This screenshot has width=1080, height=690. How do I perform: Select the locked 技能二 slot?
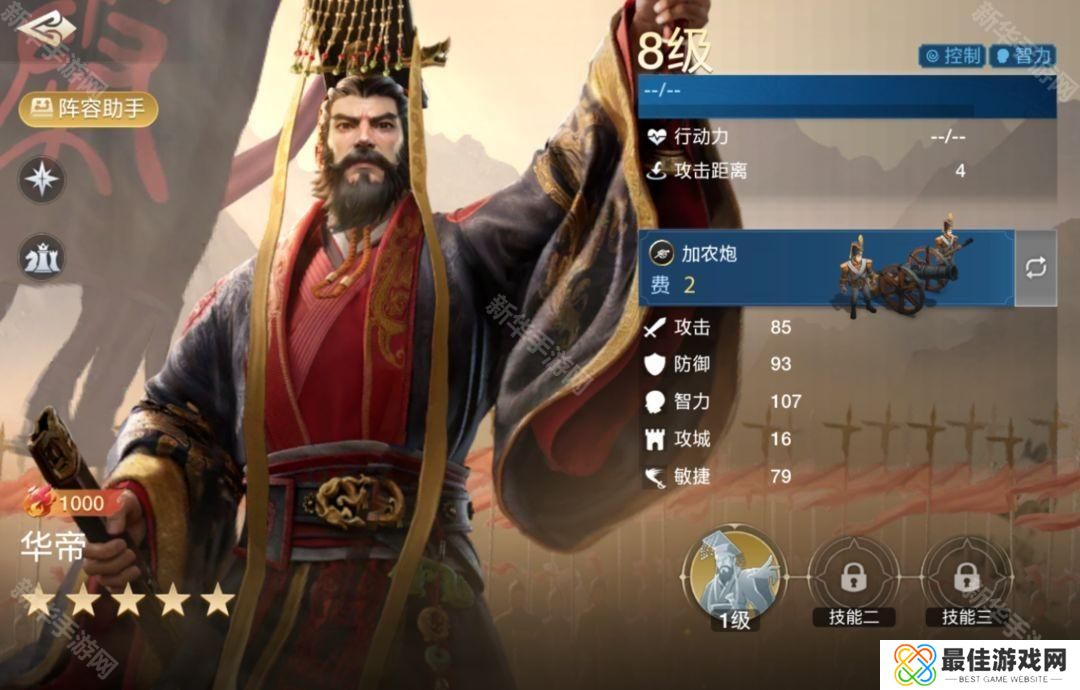click(851, 577)
